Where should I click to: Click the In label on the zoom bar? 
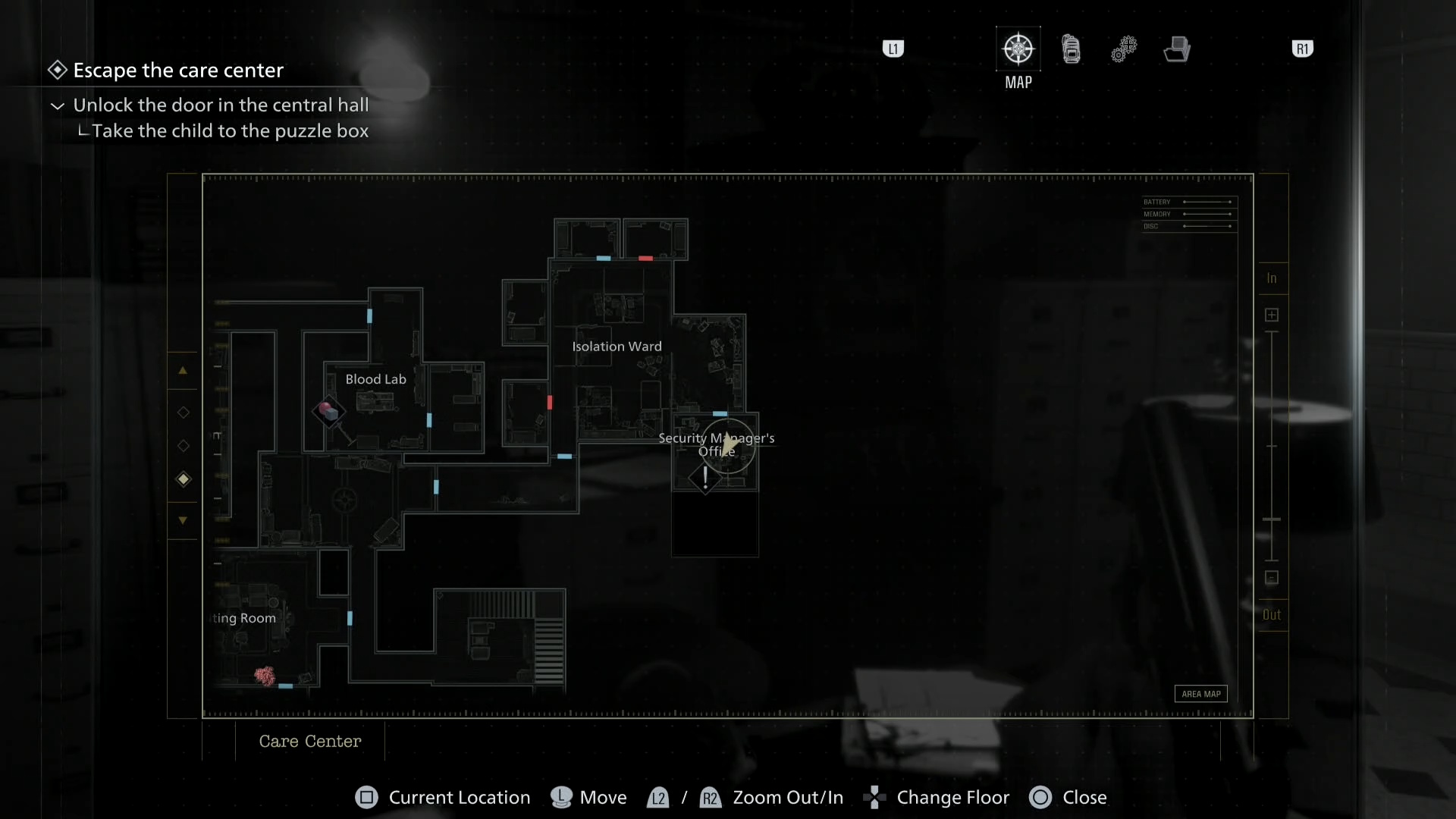click(x=1272, y=278)
